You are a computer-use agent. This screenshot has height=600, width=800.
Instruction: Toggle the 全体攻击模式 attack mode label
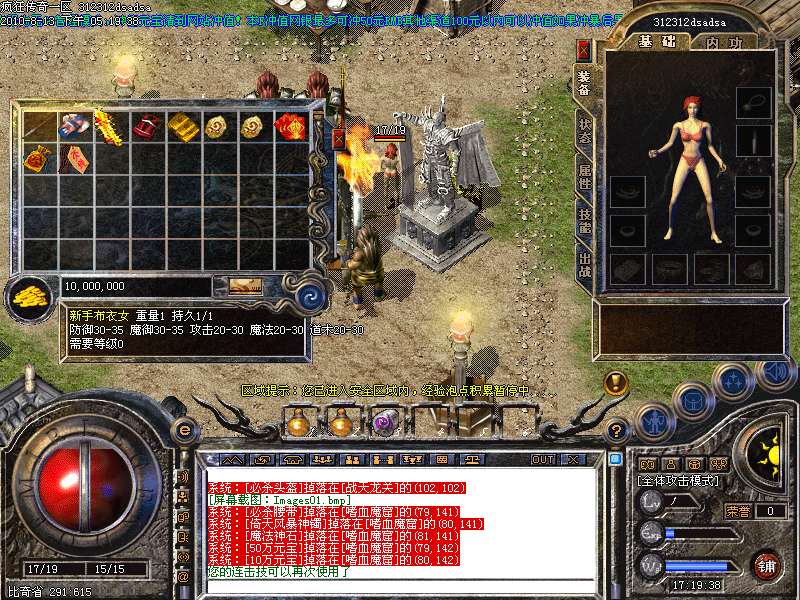(678, 481)
